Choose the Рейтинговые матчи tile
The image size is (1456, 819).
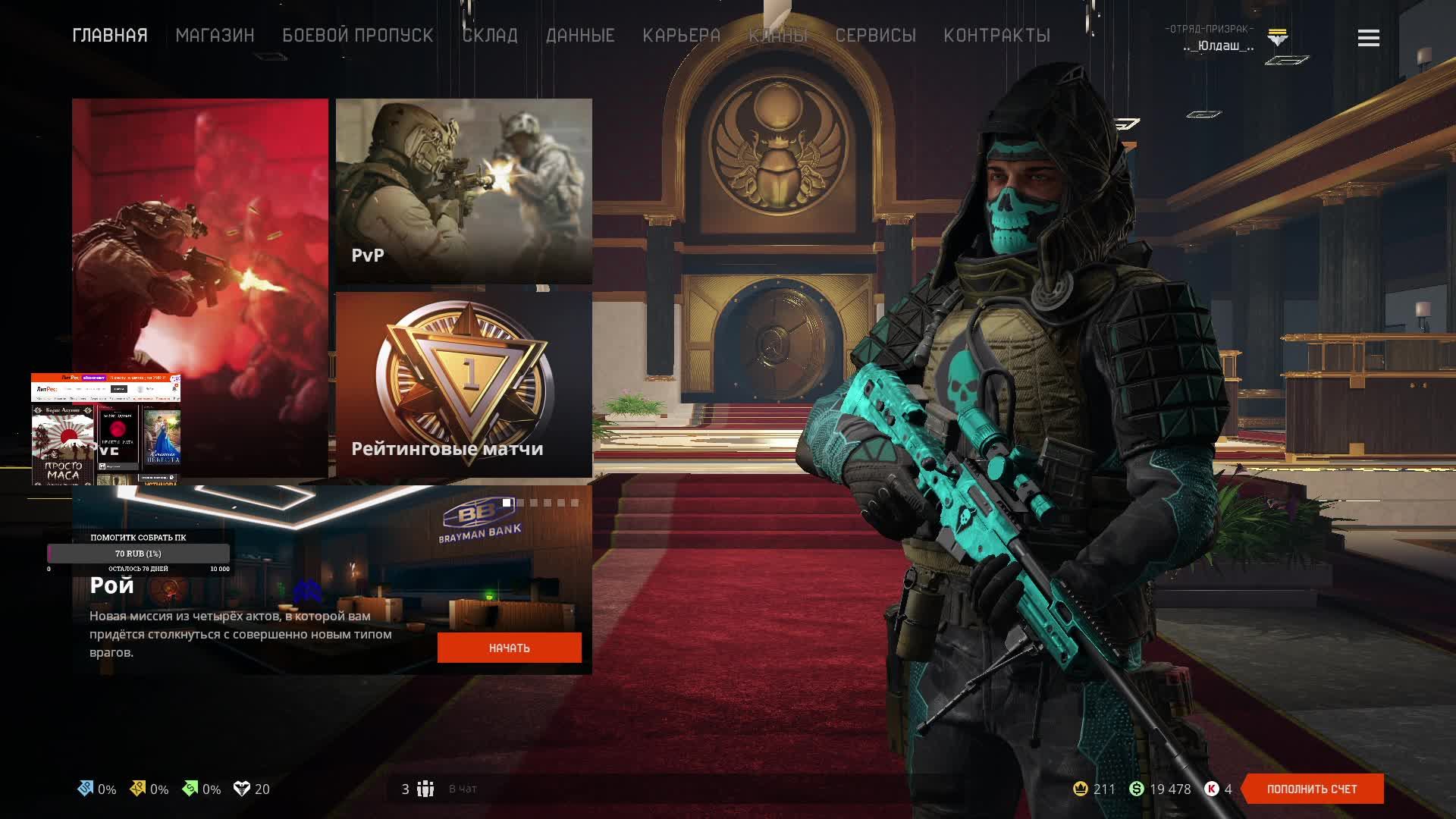click(x=463, y=384)
